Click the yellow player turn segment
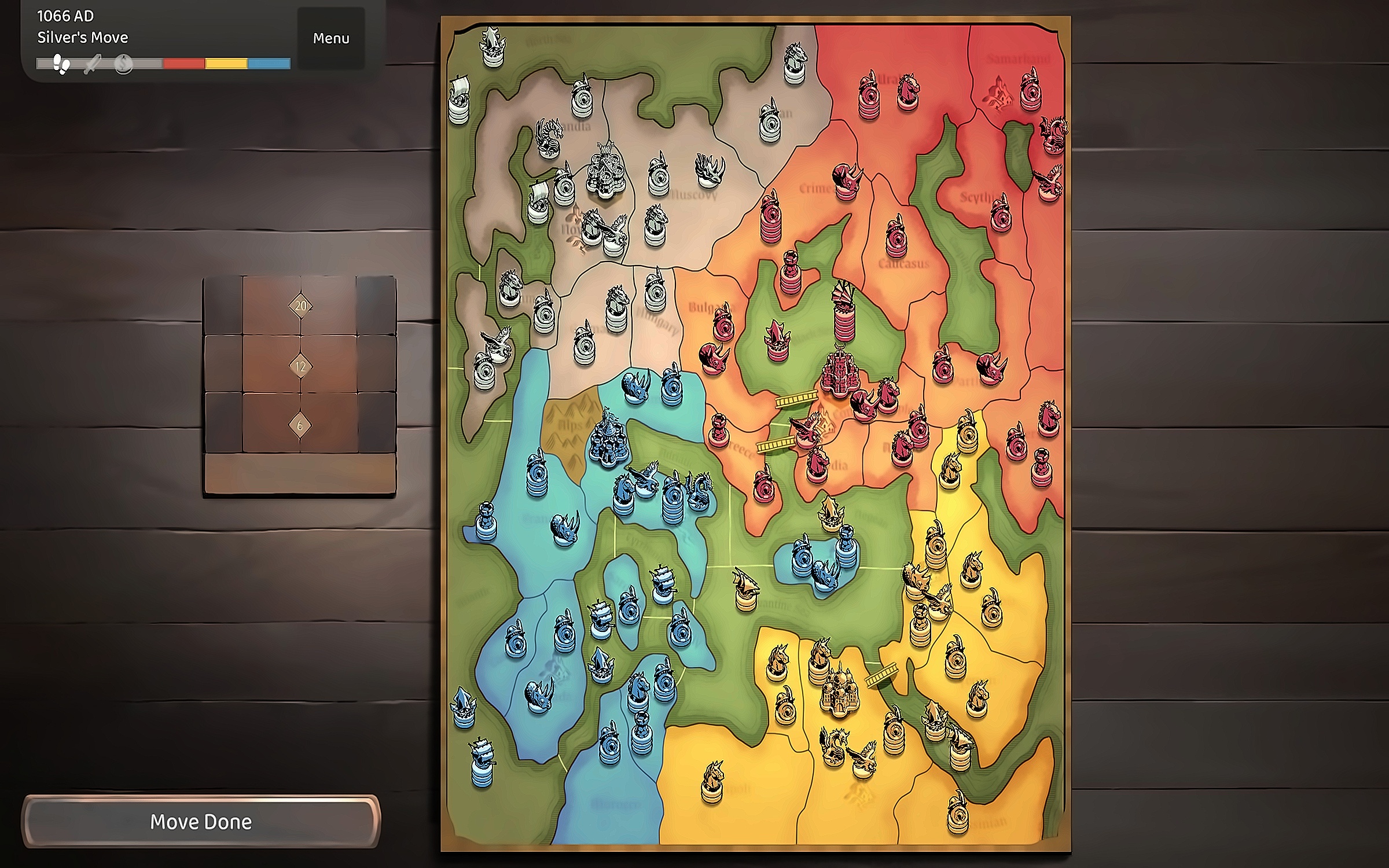1389x868 pixels. coord(226,64)
